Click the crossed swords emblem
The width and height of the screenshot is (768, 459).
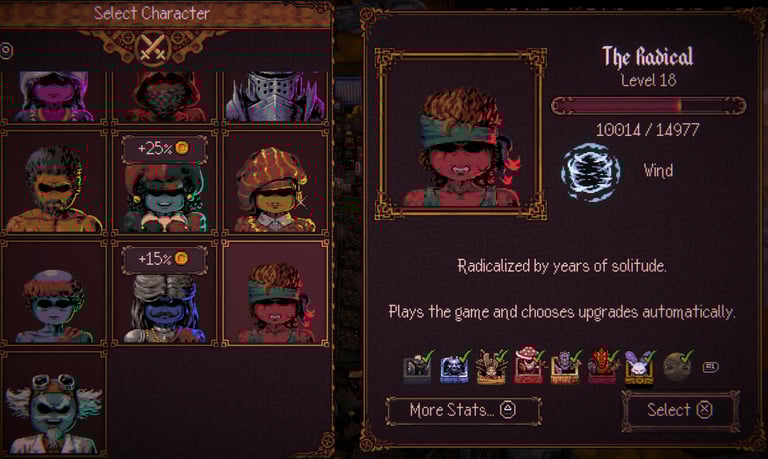tap(154, 48)
